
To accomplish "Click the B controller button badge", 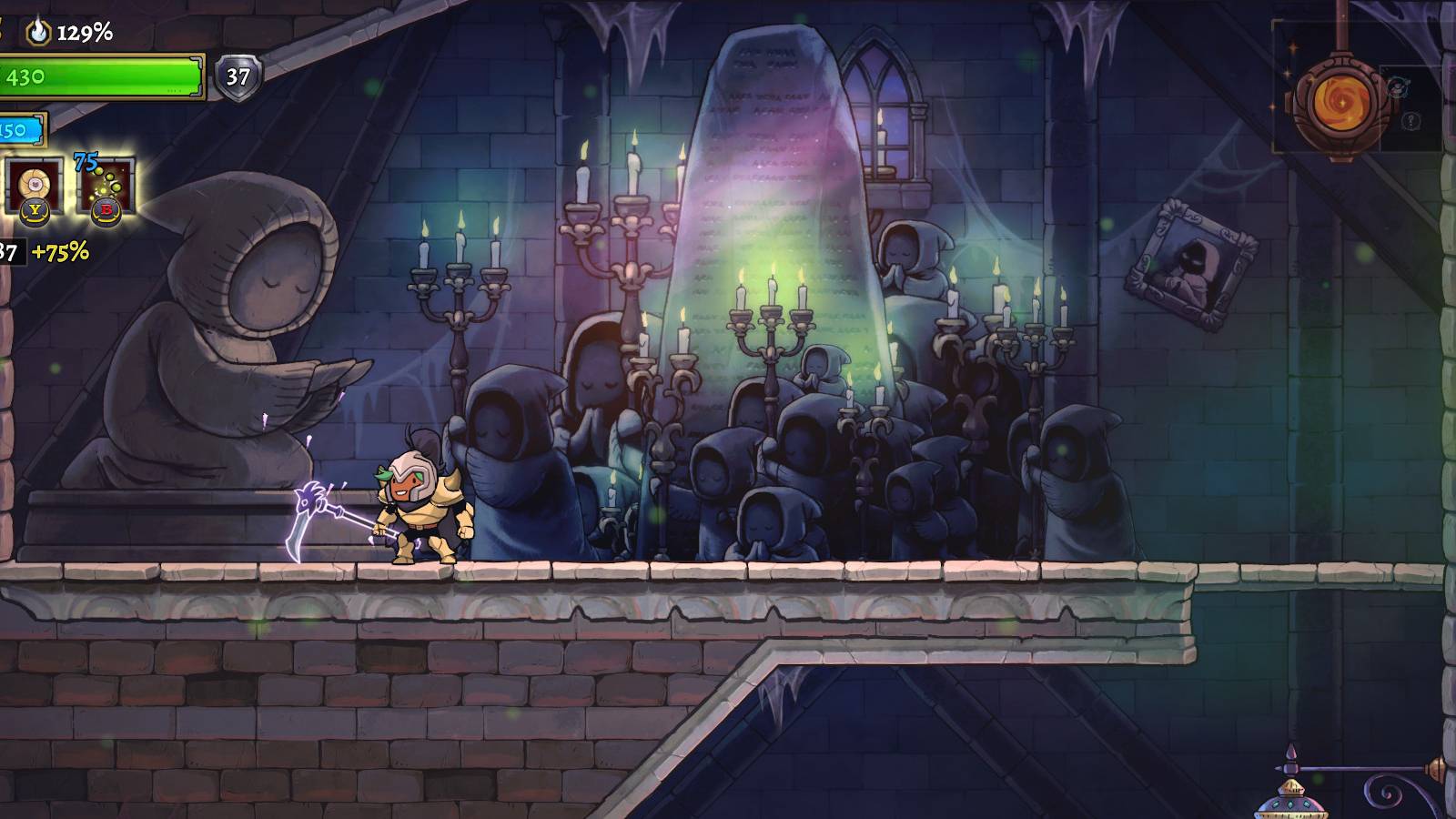I will 106,214.
